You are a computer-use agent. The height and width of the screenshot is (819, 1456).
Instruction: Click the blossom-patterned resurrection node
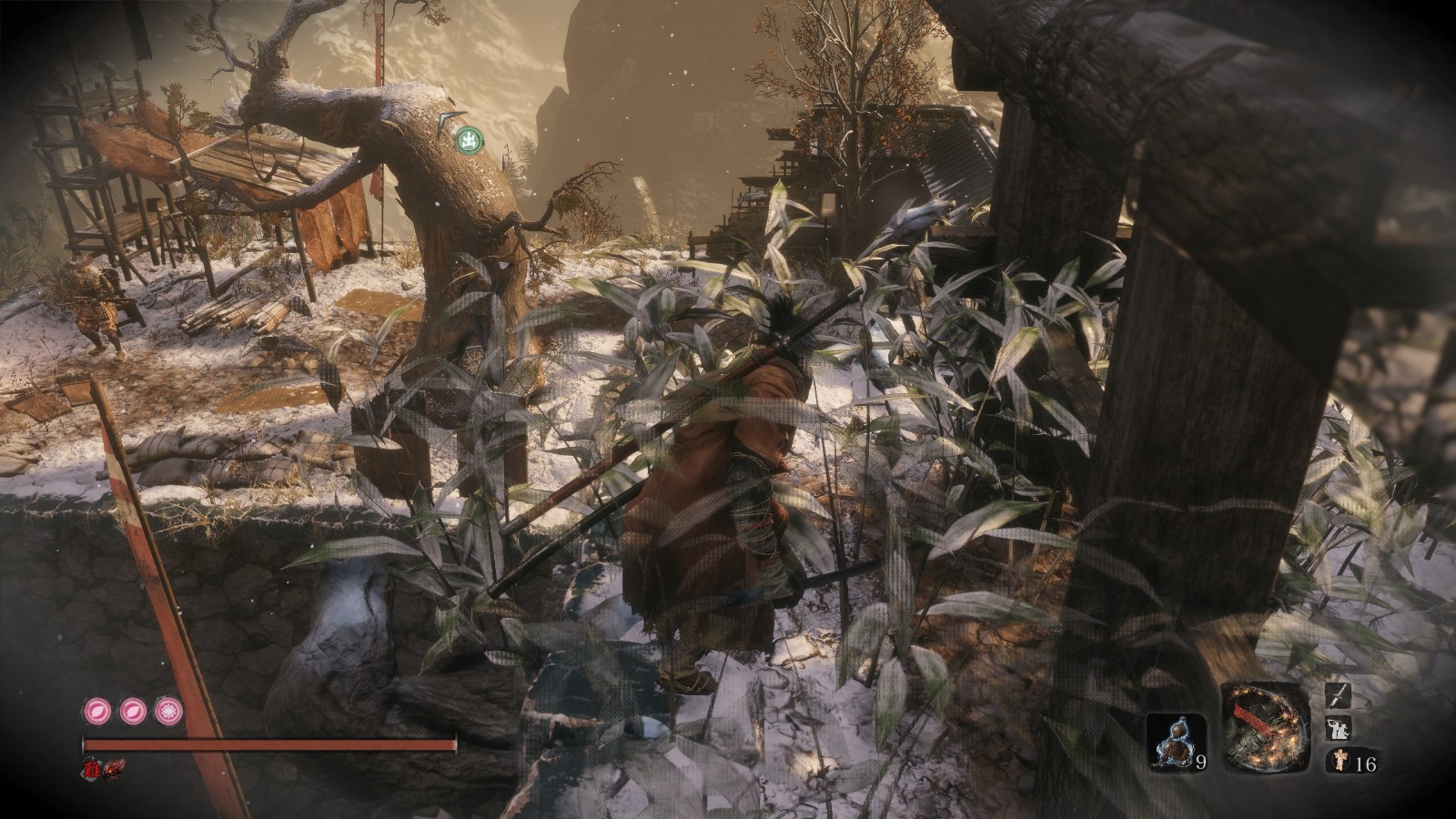(x=167, y=710)
